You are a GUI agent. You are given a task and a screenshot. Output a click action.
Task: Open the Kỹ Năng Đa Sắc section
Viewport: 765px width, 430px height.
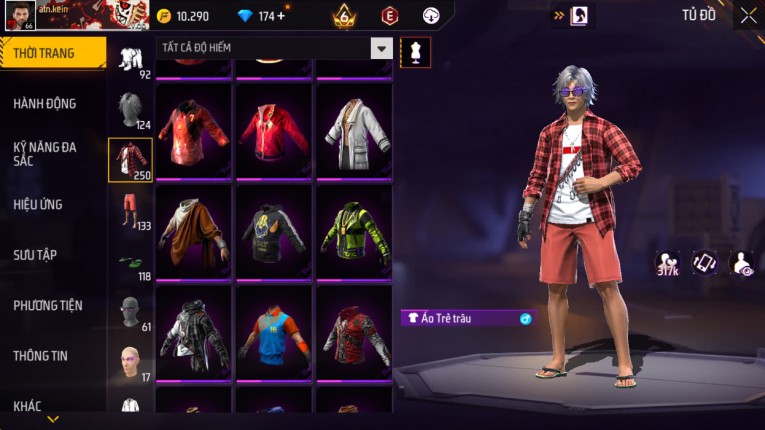(45, 153)
